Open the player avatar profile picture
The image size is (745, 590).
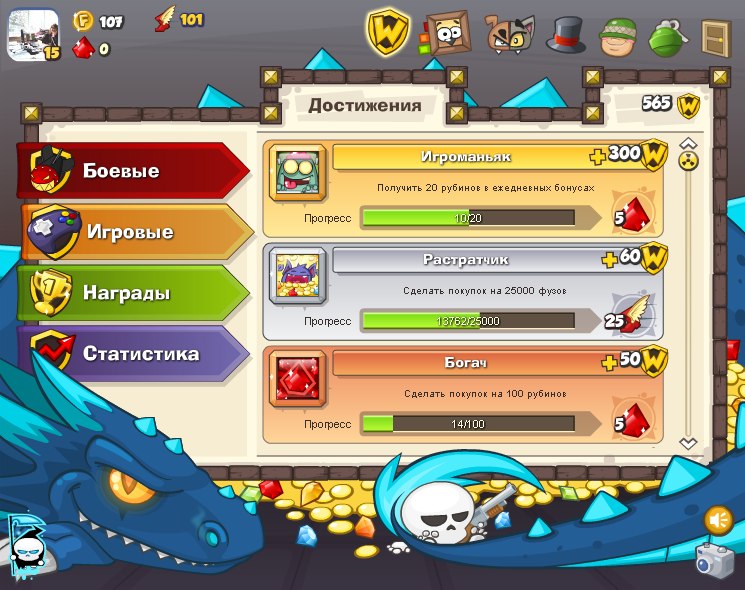[x=33, y=34]
